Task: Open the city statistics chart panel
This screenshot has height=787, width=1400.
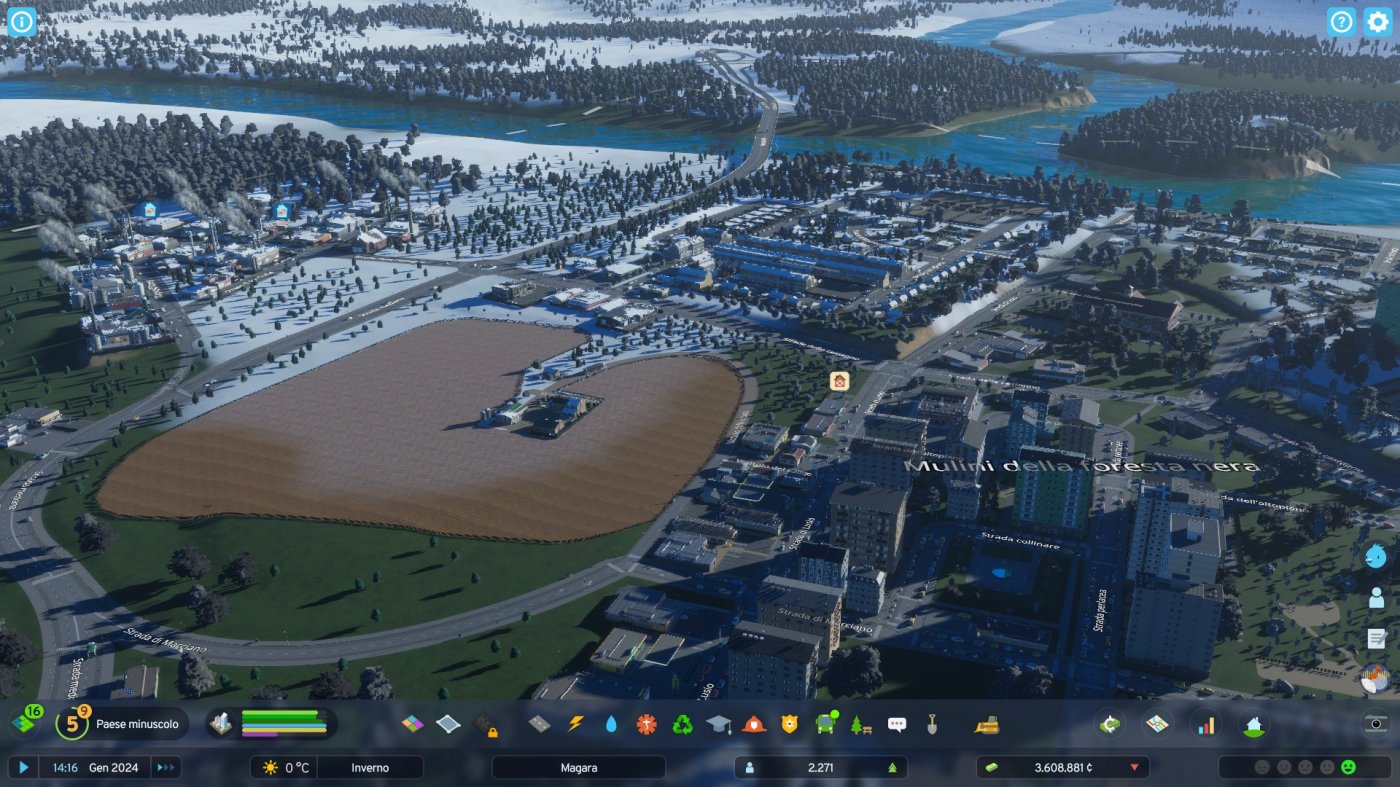Action: coord(1205,725)
